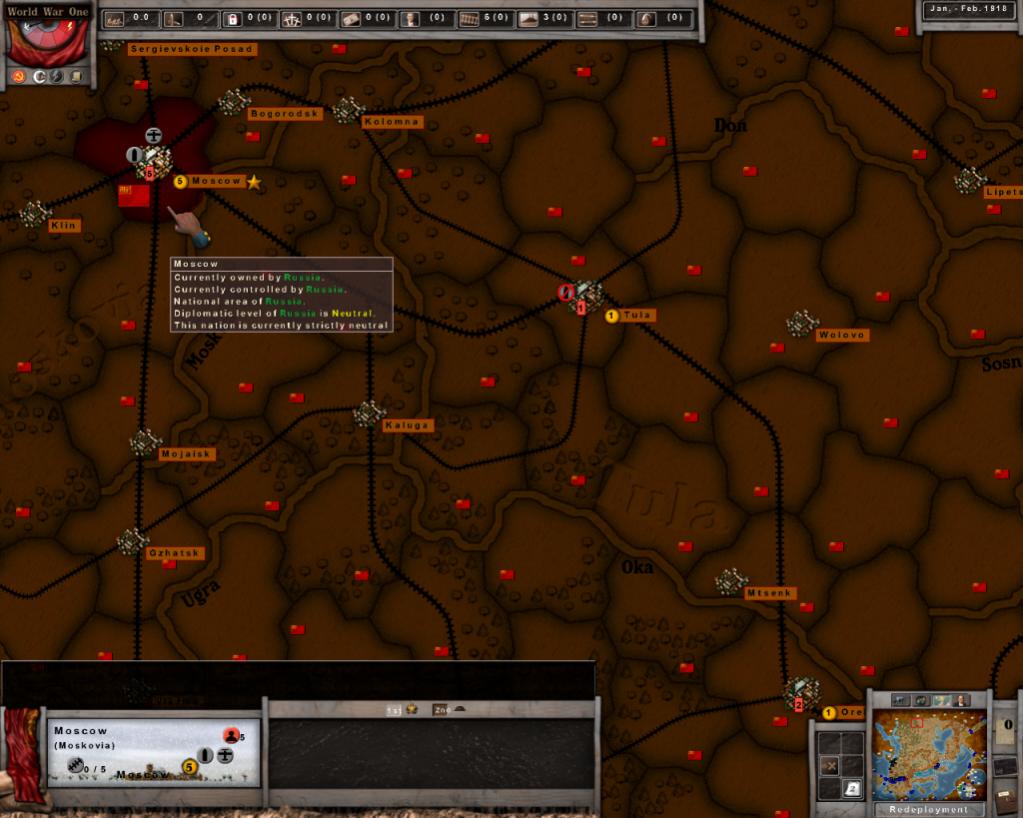Image resolution: width=1023 pixels, height=818 pixels.
Task: Select the Mojaisk city label
Action: pyautogui.click(x=187, y=454)
